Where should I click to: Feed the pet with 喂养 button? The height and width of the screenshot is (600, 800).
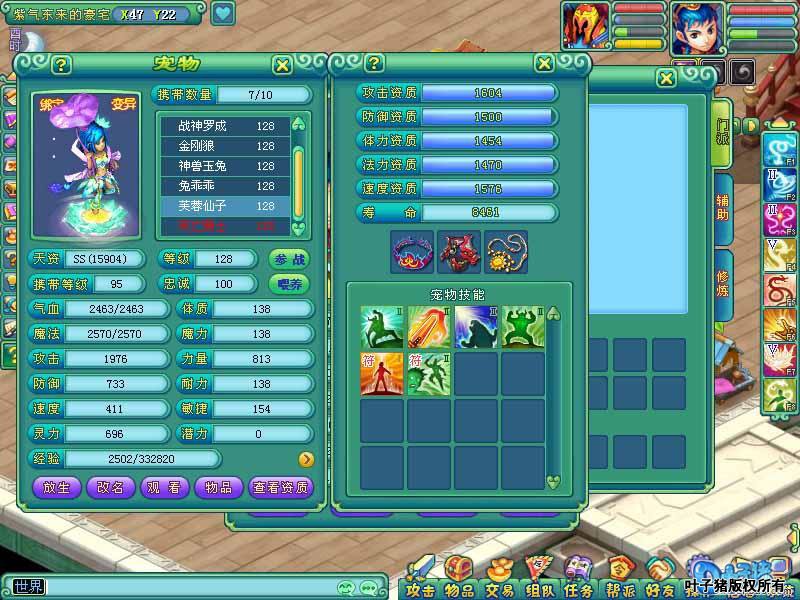[x=289, y=284]
